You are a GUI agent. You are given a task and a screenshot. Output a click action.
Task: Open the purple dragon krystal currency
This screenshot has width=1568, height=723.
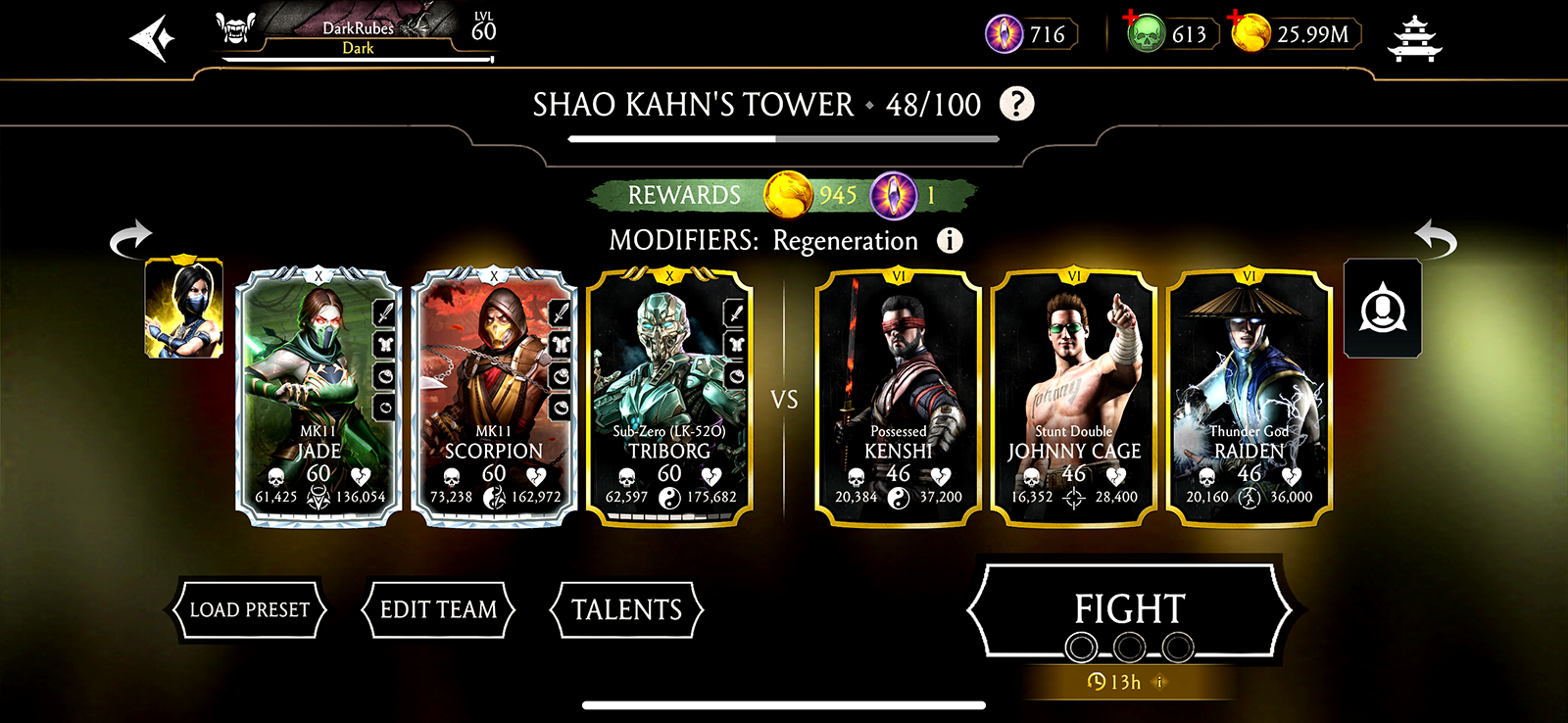1004,35
